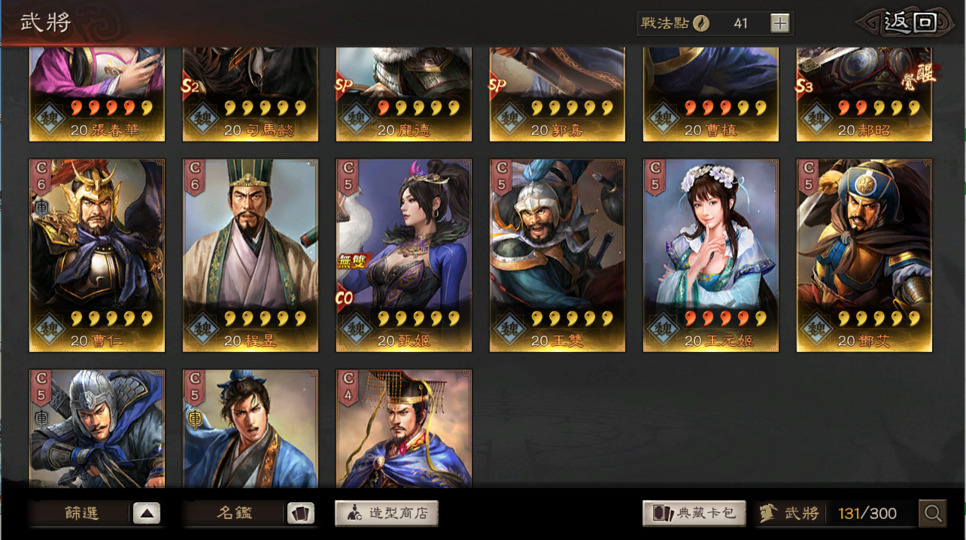This screenshot has height=540, width=966.
Task: Select the 曹仁 general card
Action: pos(97,255)
